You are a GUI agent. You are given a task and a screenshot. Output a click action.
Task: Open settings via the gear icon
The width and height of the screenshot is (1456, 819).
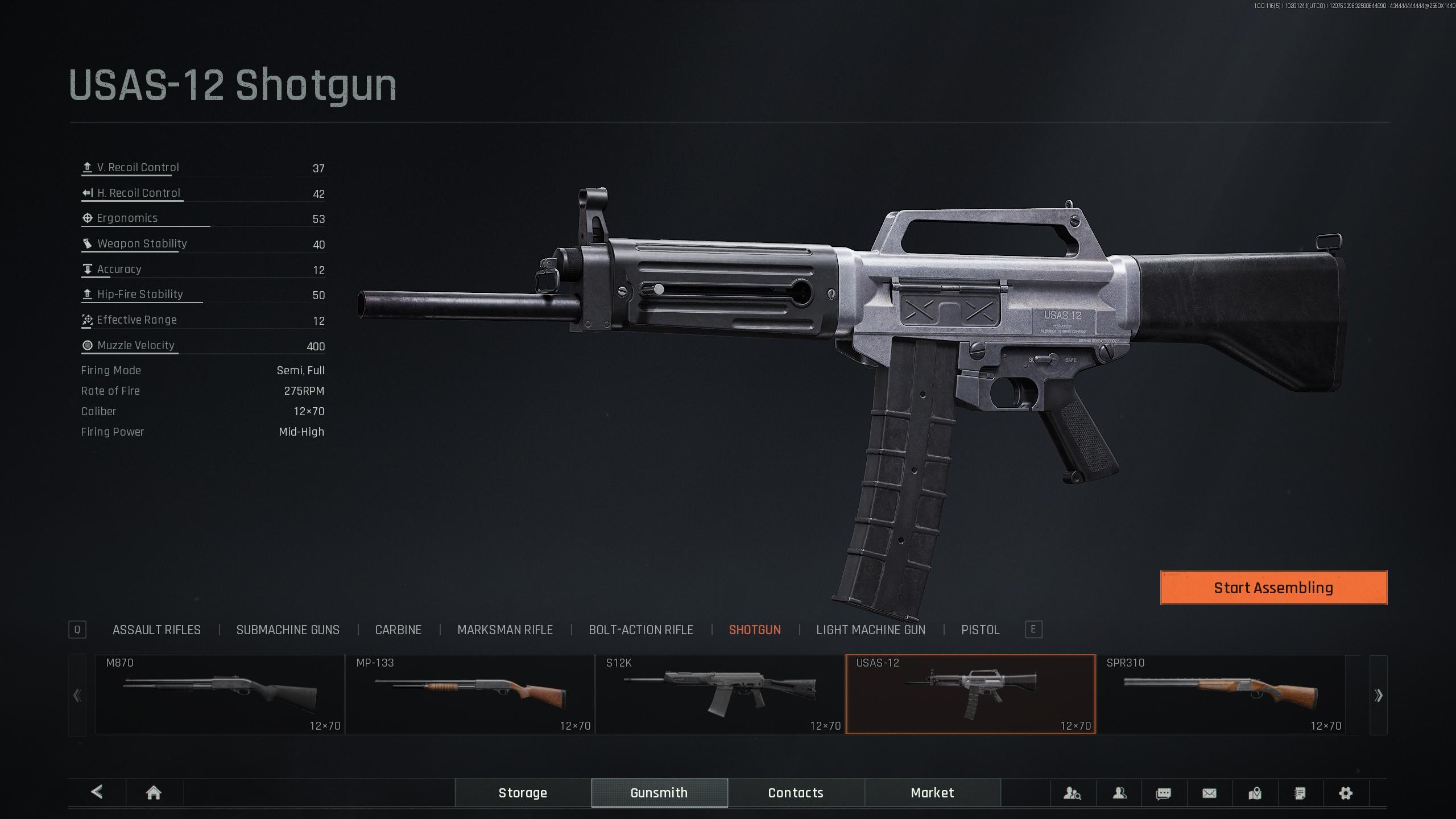1345,793
